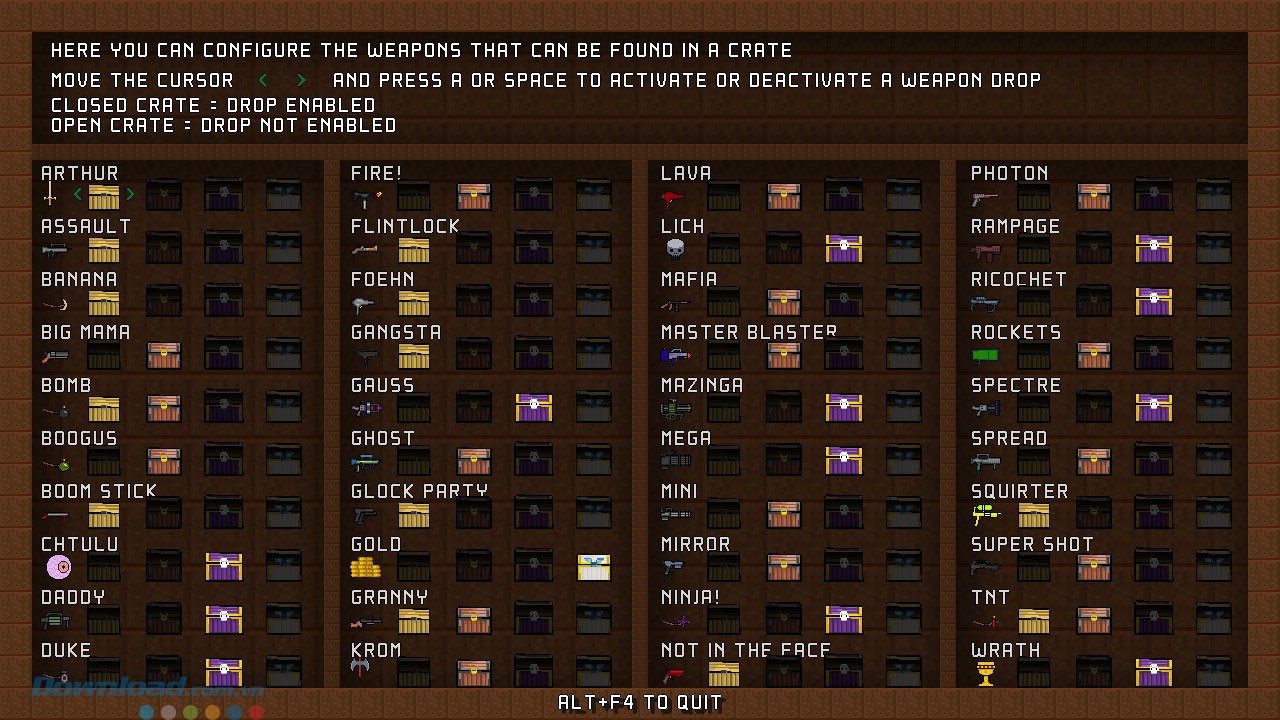Toggle Not In The Face yellow crate
Viewport: 1280px width, 720px height.
pyautogui.click(x=724, y=672)
